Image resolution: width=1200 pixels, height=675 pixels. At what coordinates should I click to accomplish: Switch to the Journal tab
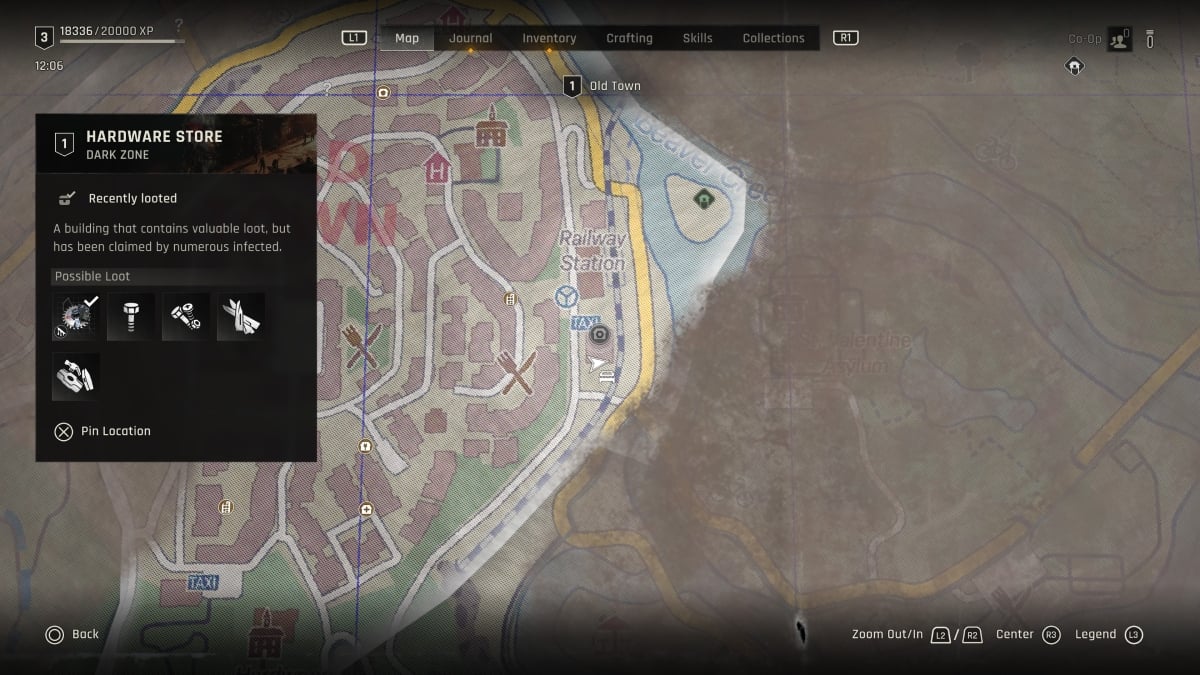[x=470, y=38]
